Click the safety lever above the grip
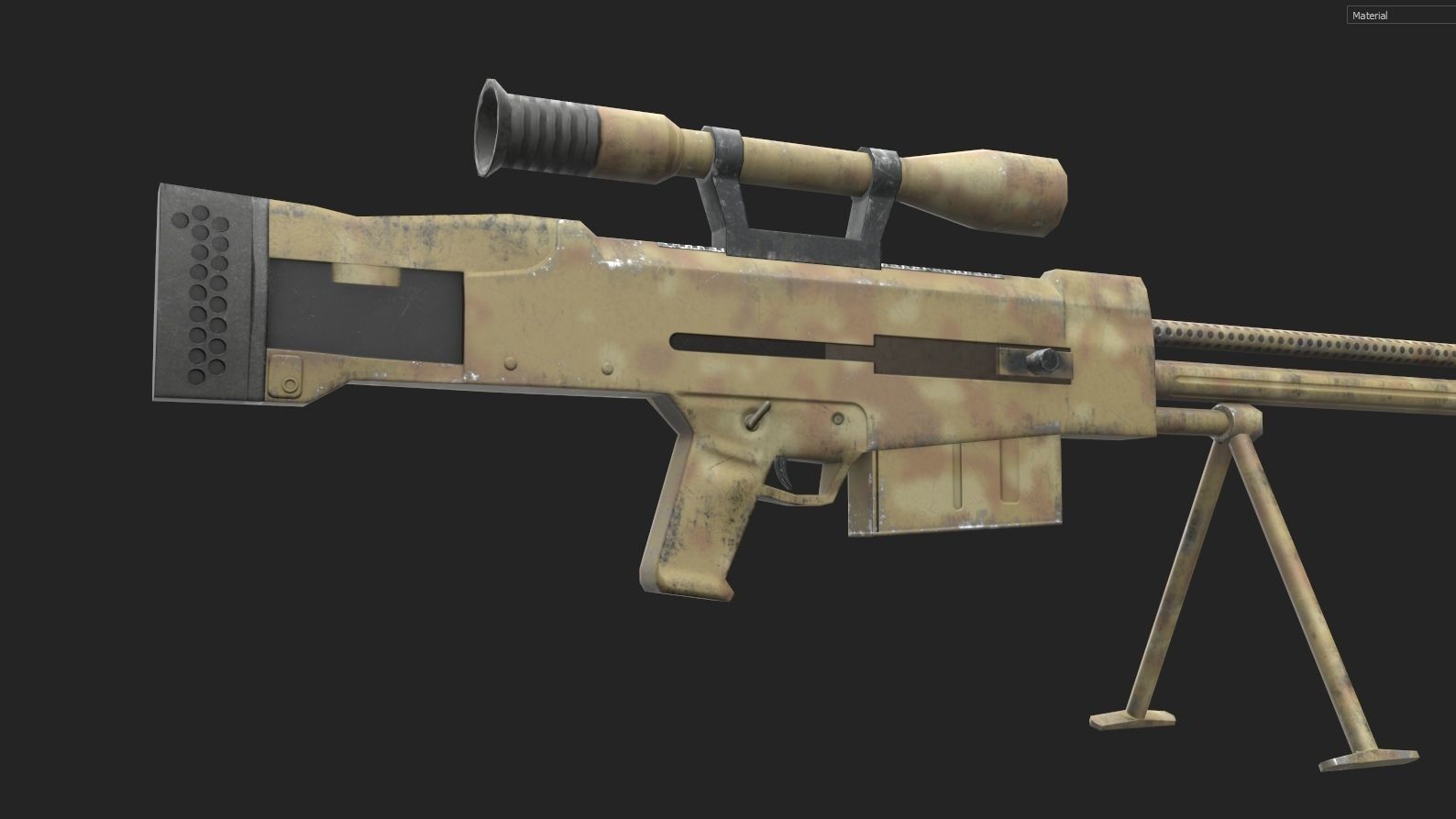 (756, 417)
